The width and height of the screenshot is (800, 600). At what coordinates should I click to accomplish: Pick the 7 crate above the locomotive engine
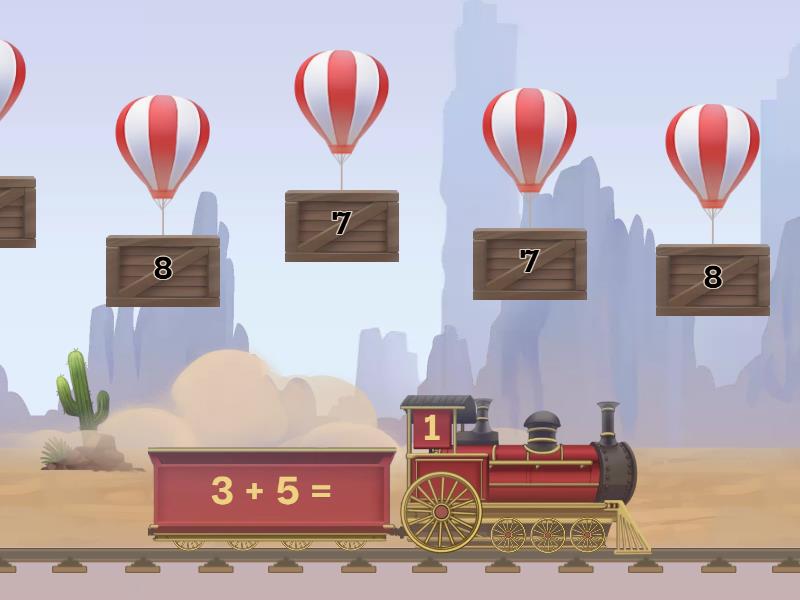click(x=529, y=263)
